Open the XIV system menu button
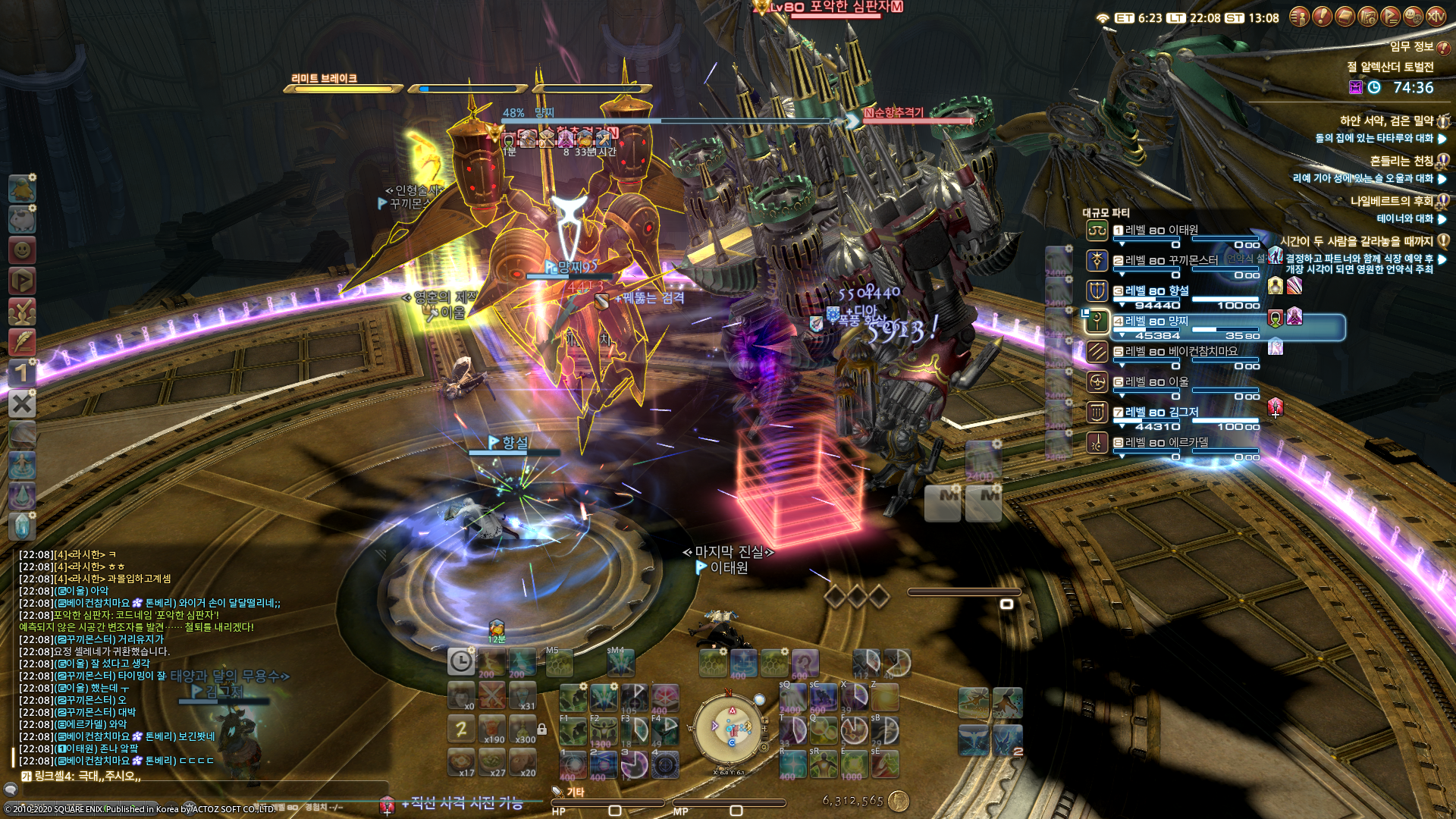Screen dimensions: 1456x819 1436,16
